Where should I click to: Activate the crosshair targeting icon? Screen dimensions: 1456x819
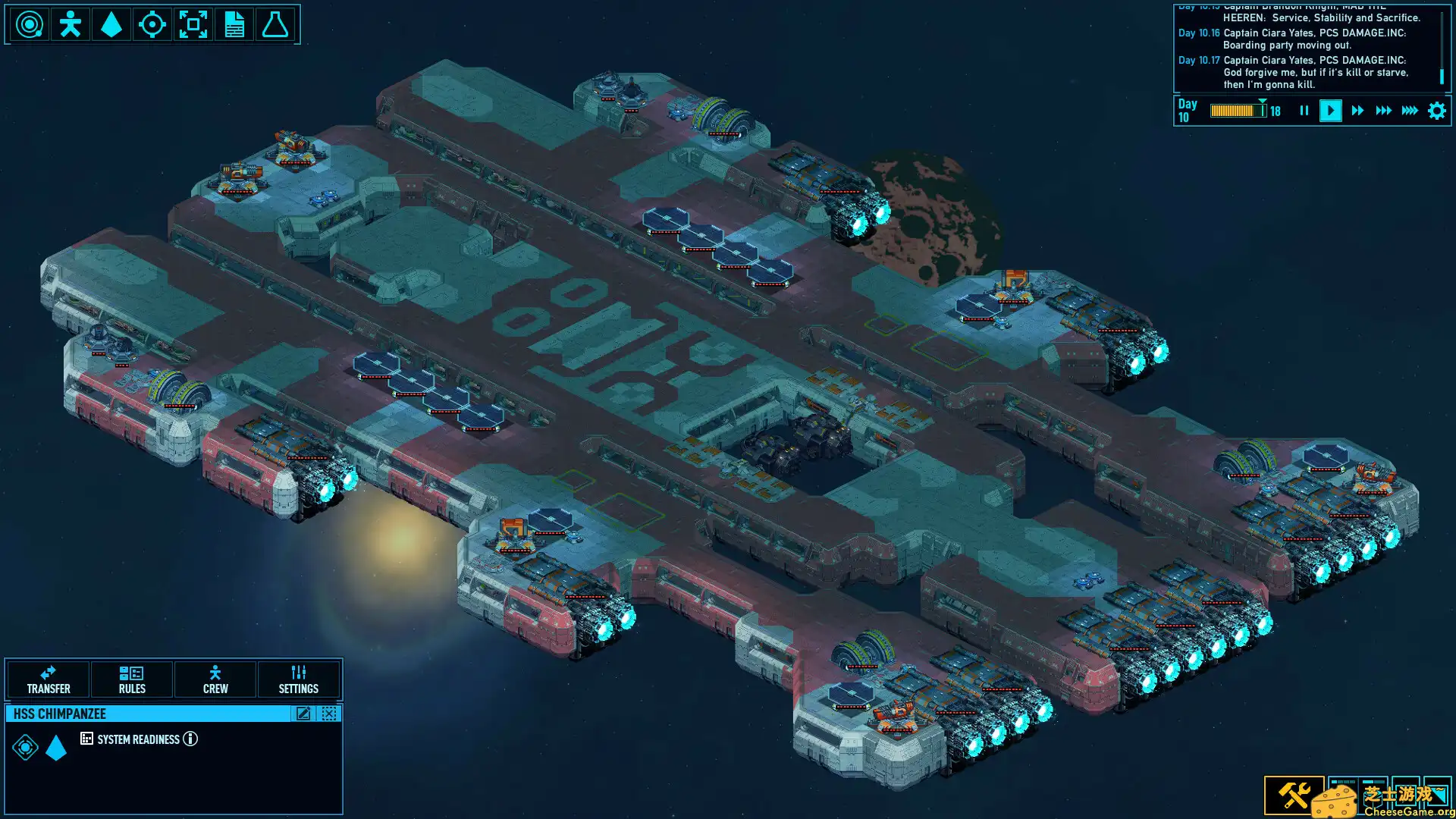(154, 24)
